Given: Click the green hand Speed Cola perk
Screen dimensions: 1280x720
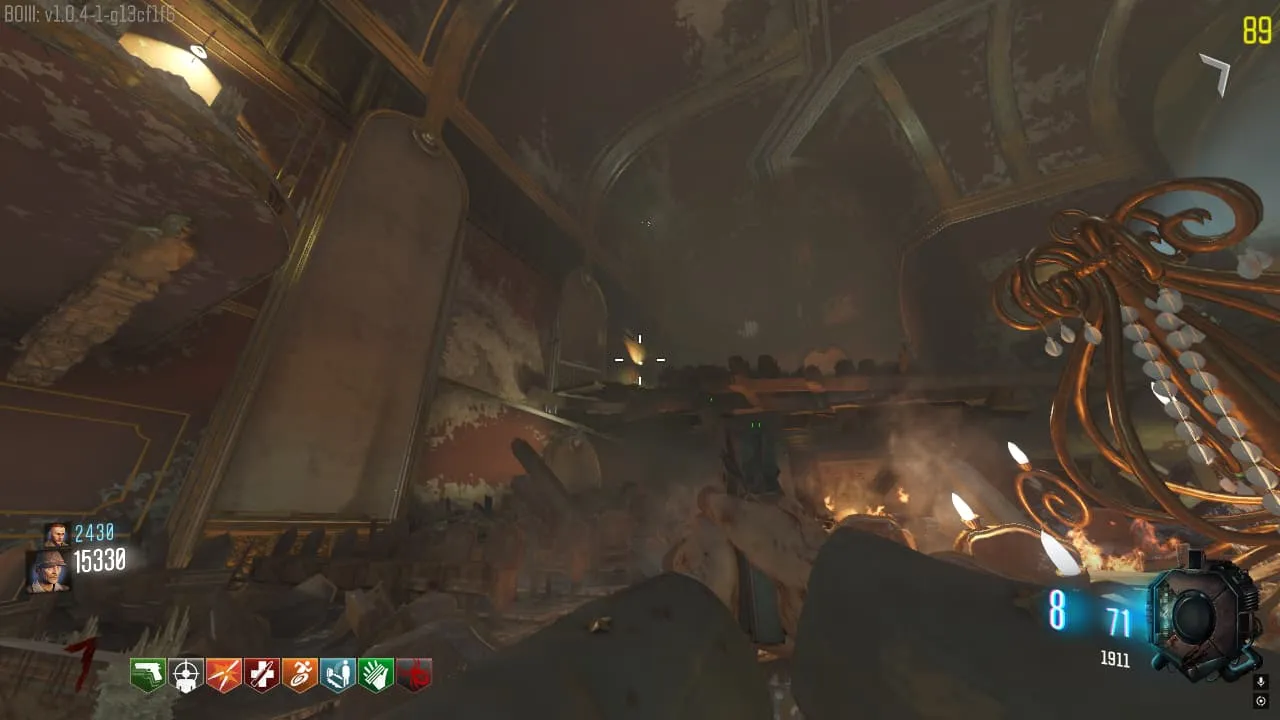Looking at the screenshot, I should click(376, 675).
